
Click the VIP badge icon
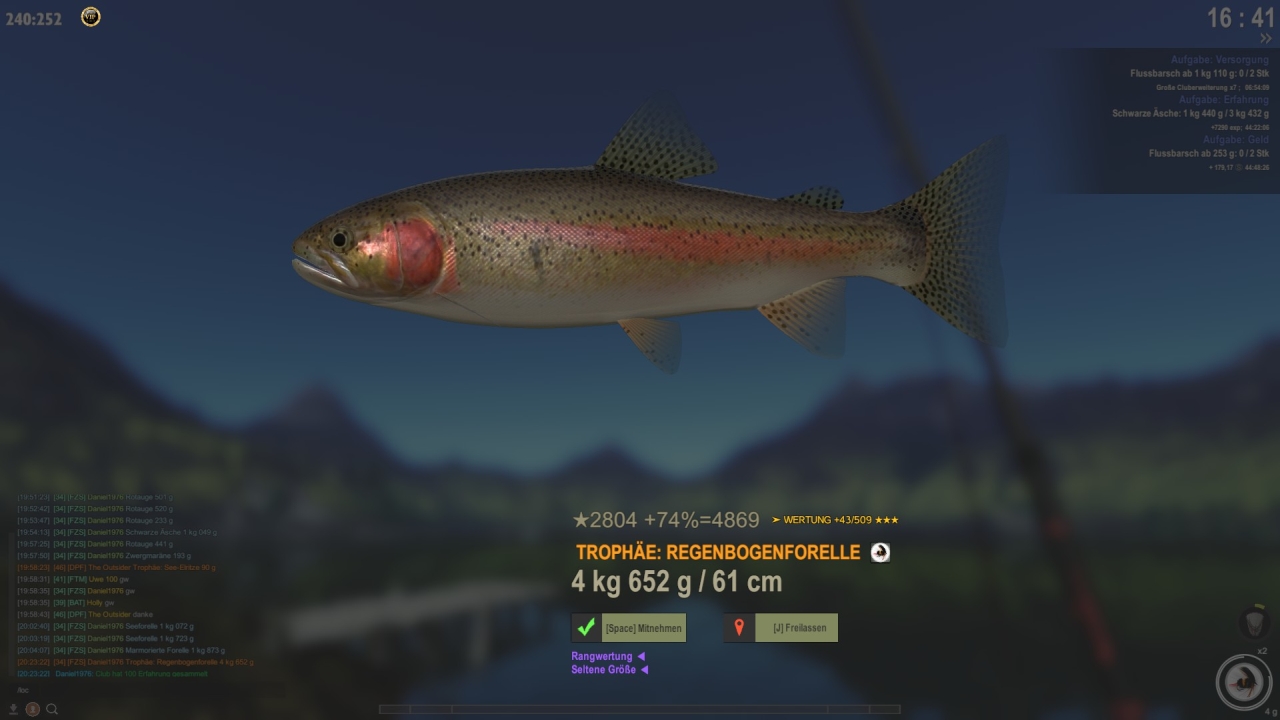click(90, 17)
